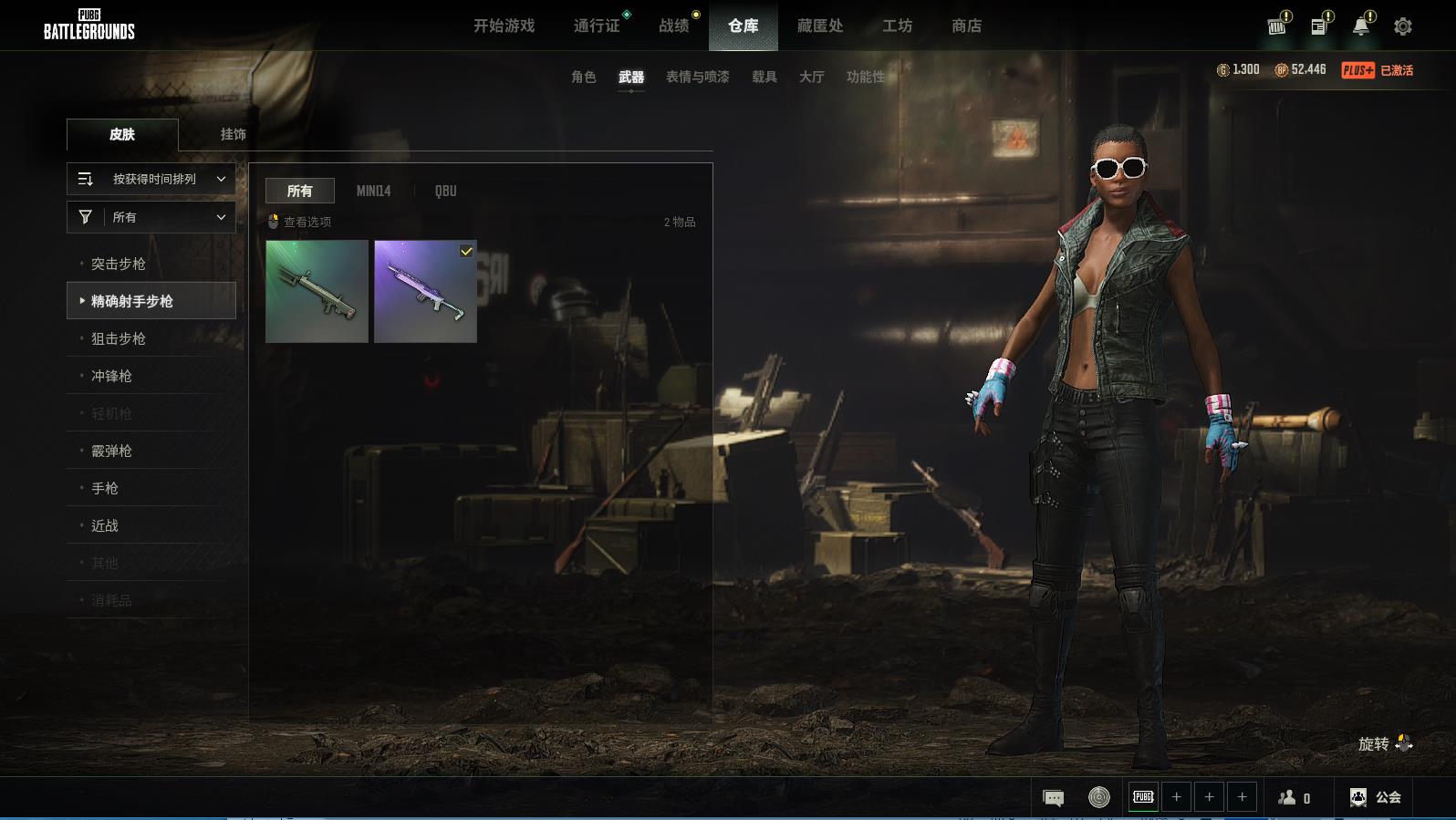The height and width of the screenshot is (820, 1456).
Task: Open the 工坊 workshop
Action: coord(897,26)
